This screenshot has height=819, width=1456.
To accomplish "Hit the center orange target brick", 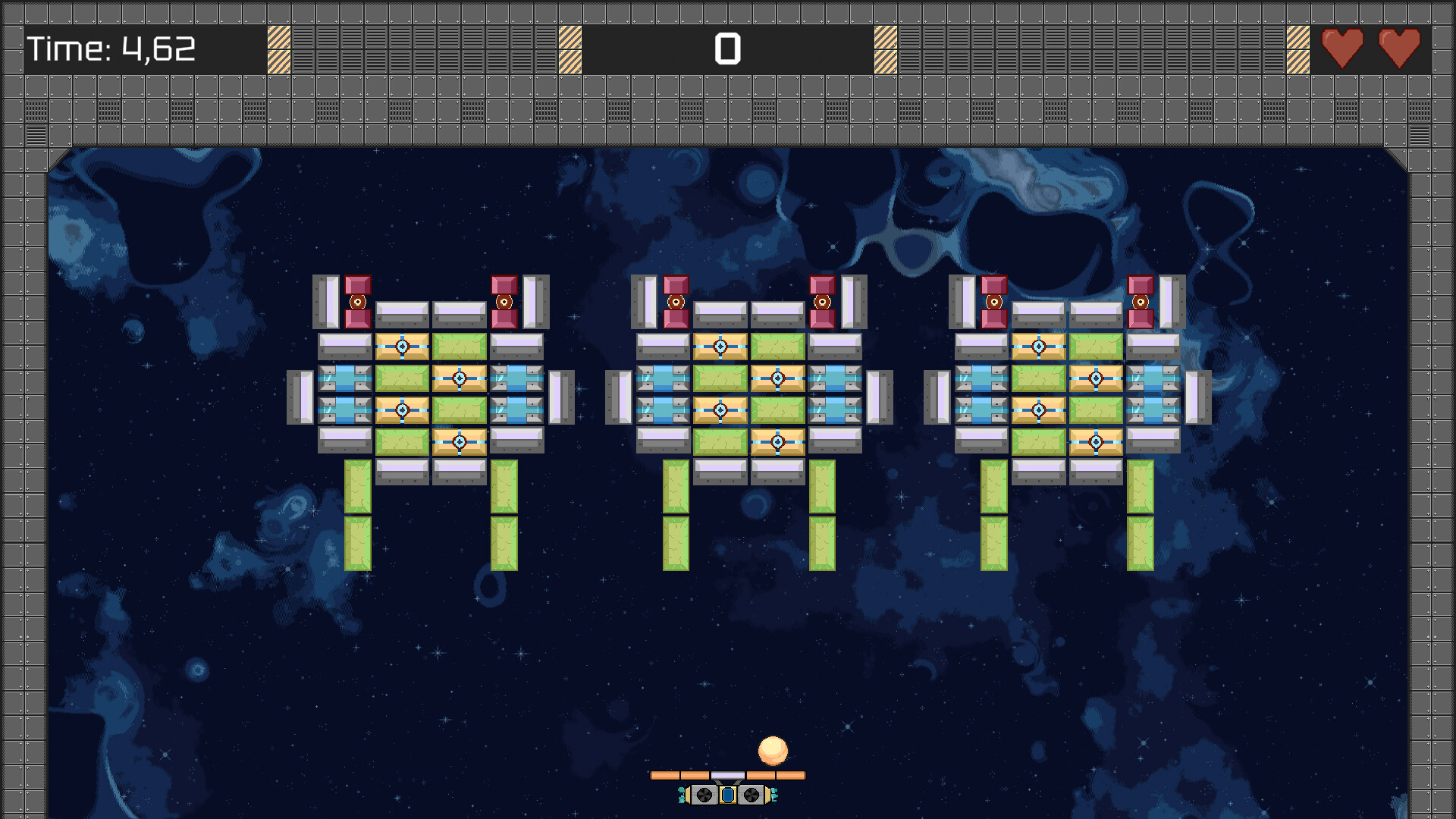I will [777, 378].
